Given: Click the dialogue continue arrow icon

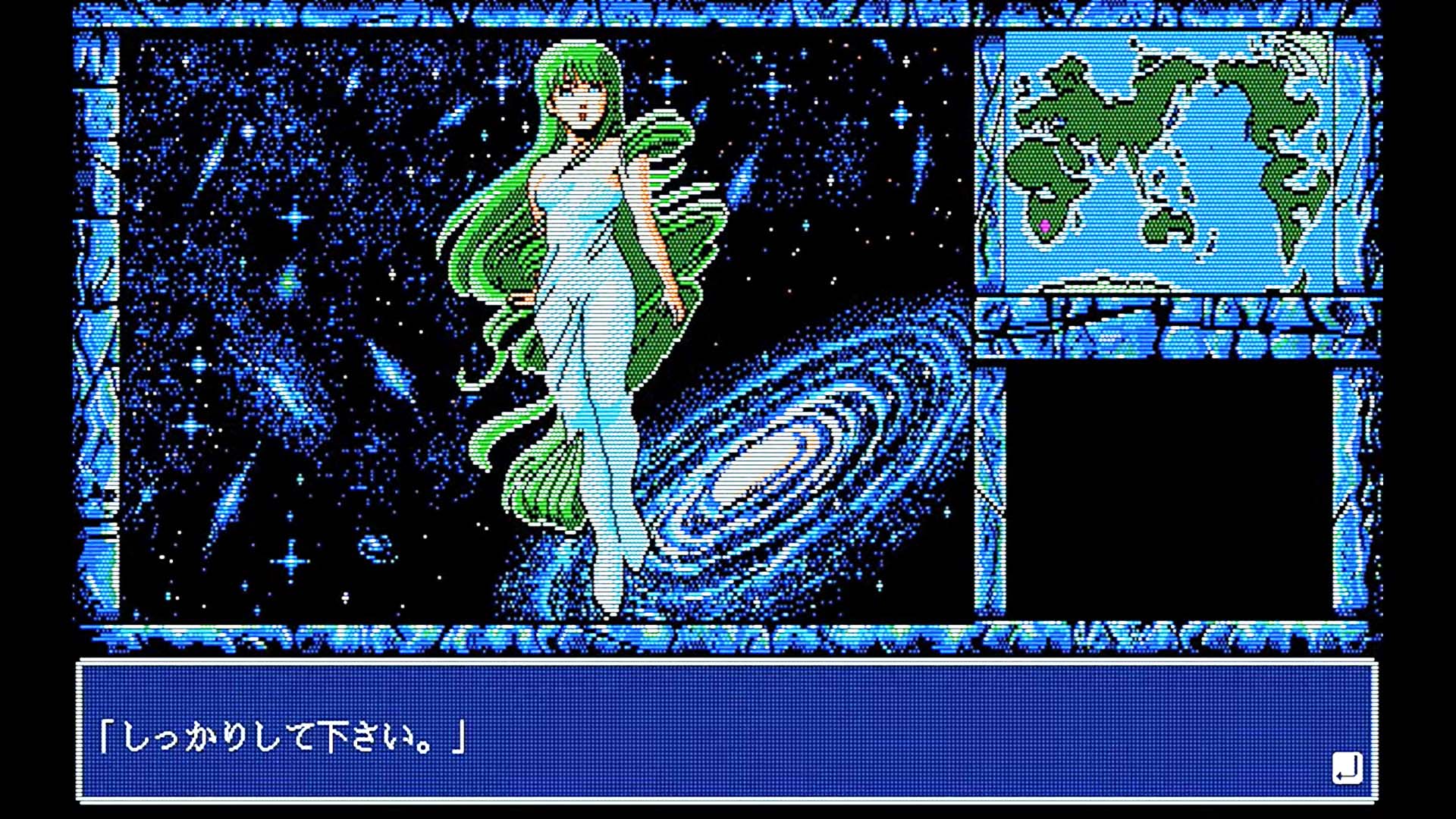Looking at the screenshot, I should pos(1347,769).
